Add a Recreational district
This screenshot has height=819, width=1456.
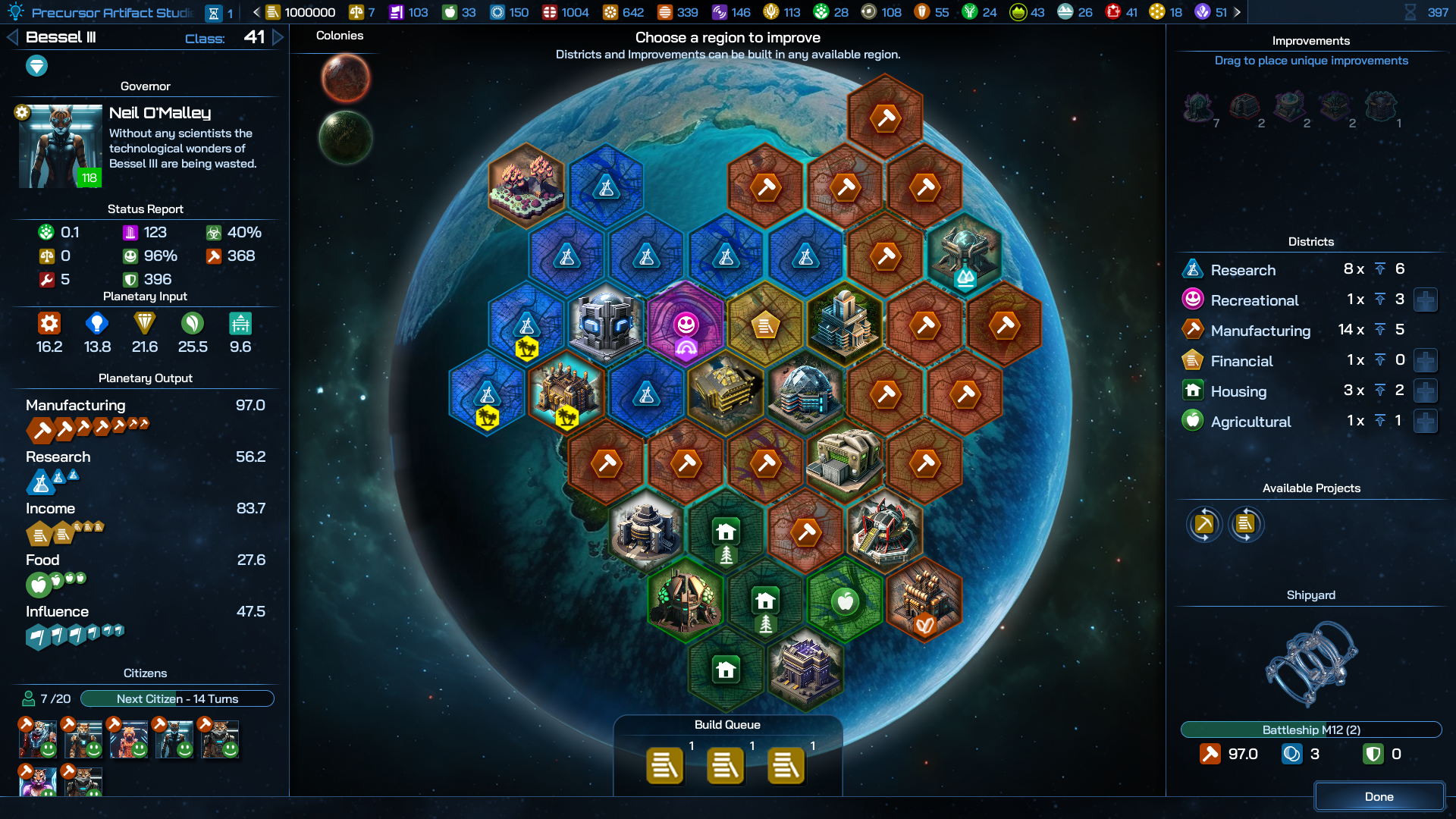(x=1425, y=300)
